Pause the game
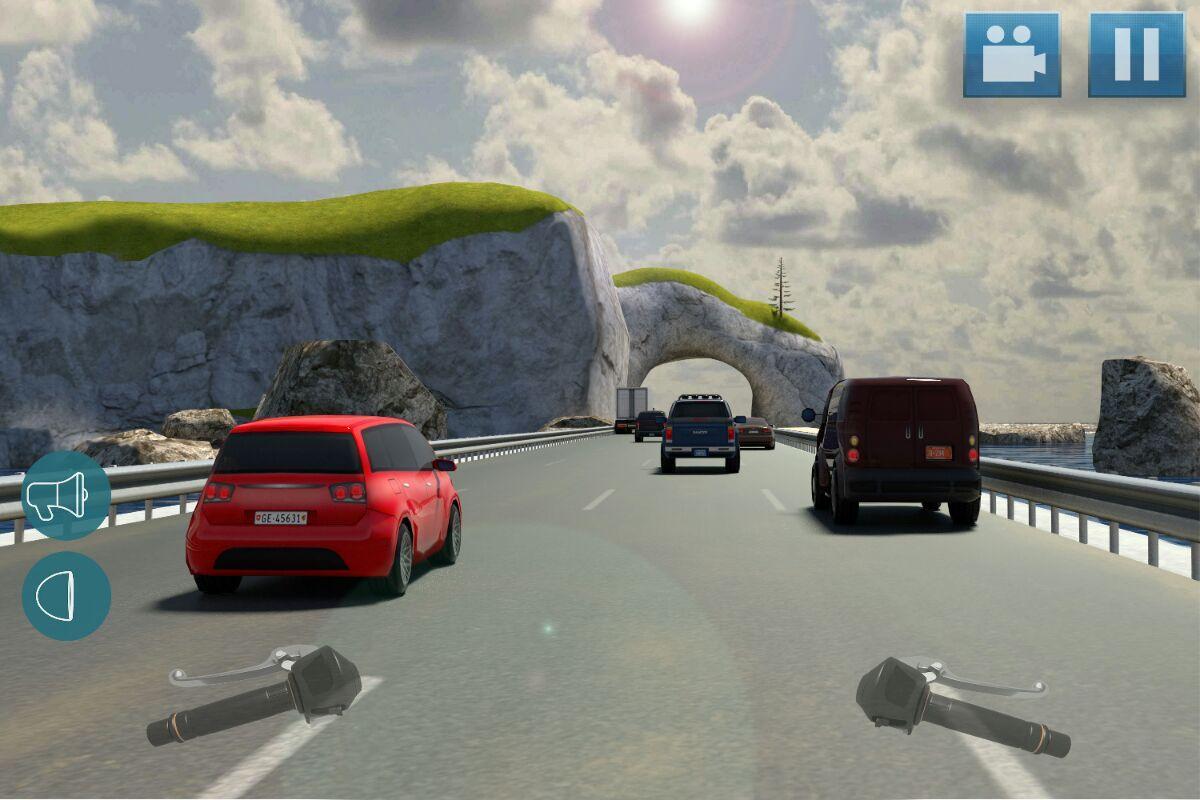 click(1137, 55)
